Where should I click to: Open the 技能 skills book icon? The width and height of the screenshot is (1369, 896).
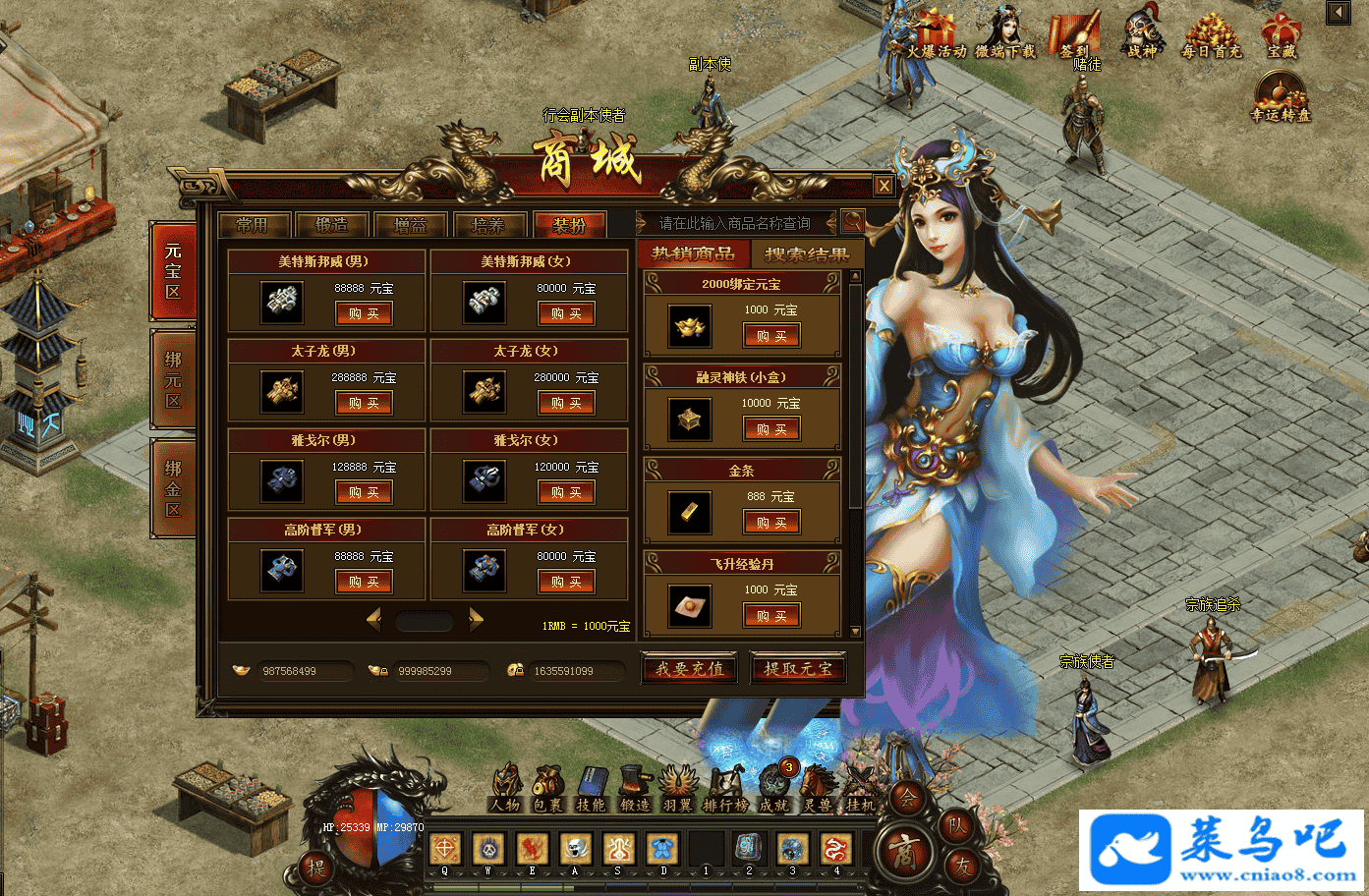592,789
